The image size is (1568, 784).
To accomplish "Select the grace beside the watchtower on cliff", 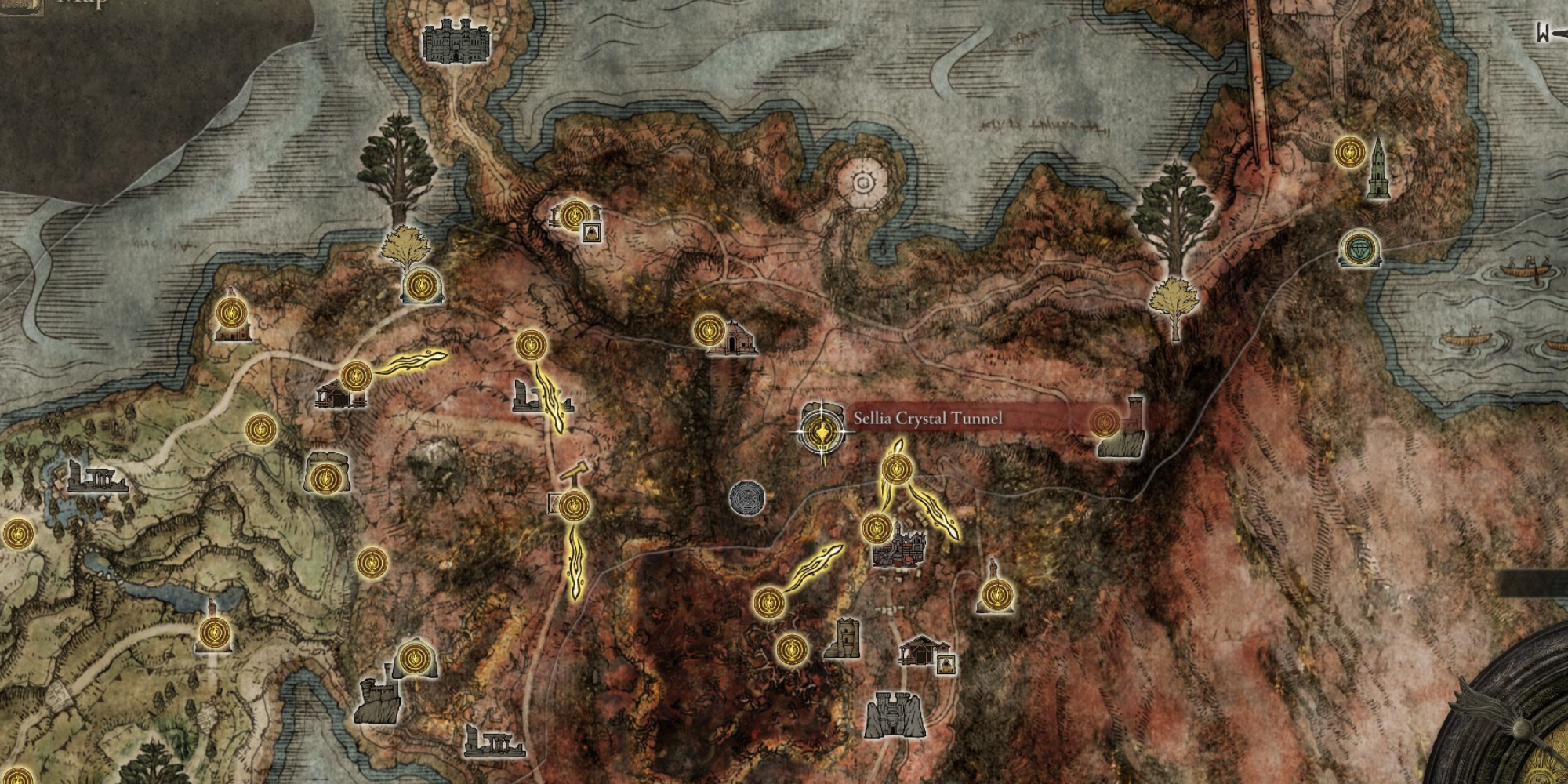I will 1105,423.
